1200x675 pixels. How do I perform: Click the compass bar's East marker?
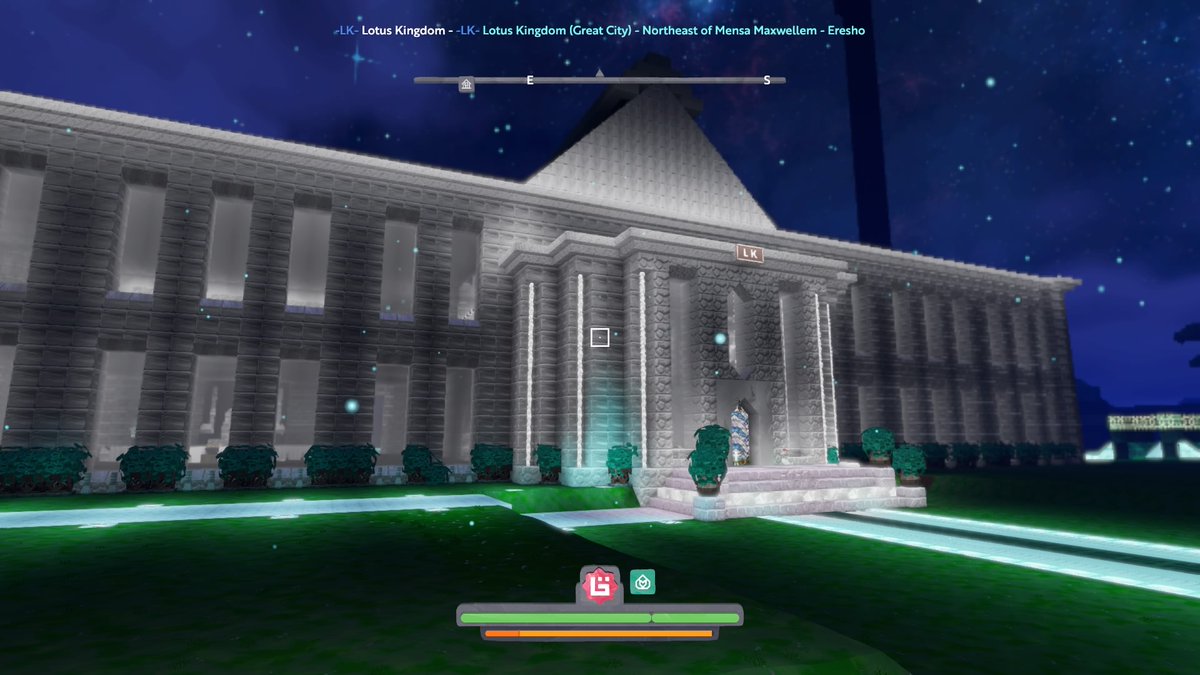click(530, 80)
